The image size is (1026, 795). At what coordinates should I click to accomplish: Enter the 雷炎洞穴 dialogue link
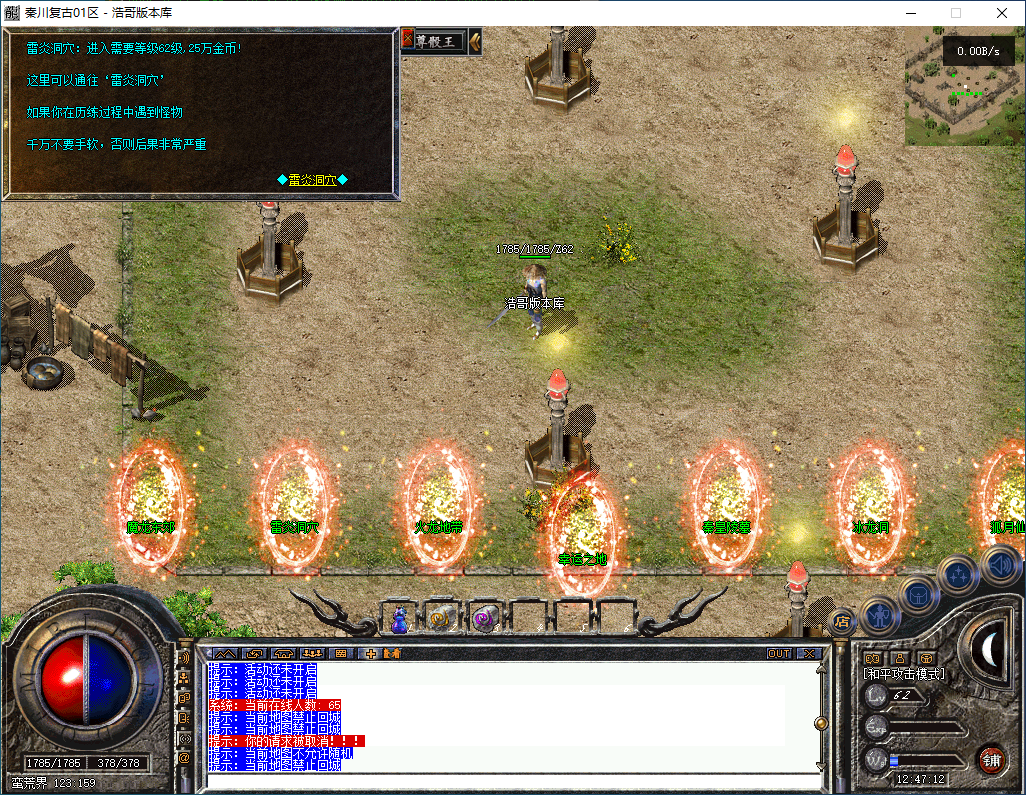coord(313,180)
